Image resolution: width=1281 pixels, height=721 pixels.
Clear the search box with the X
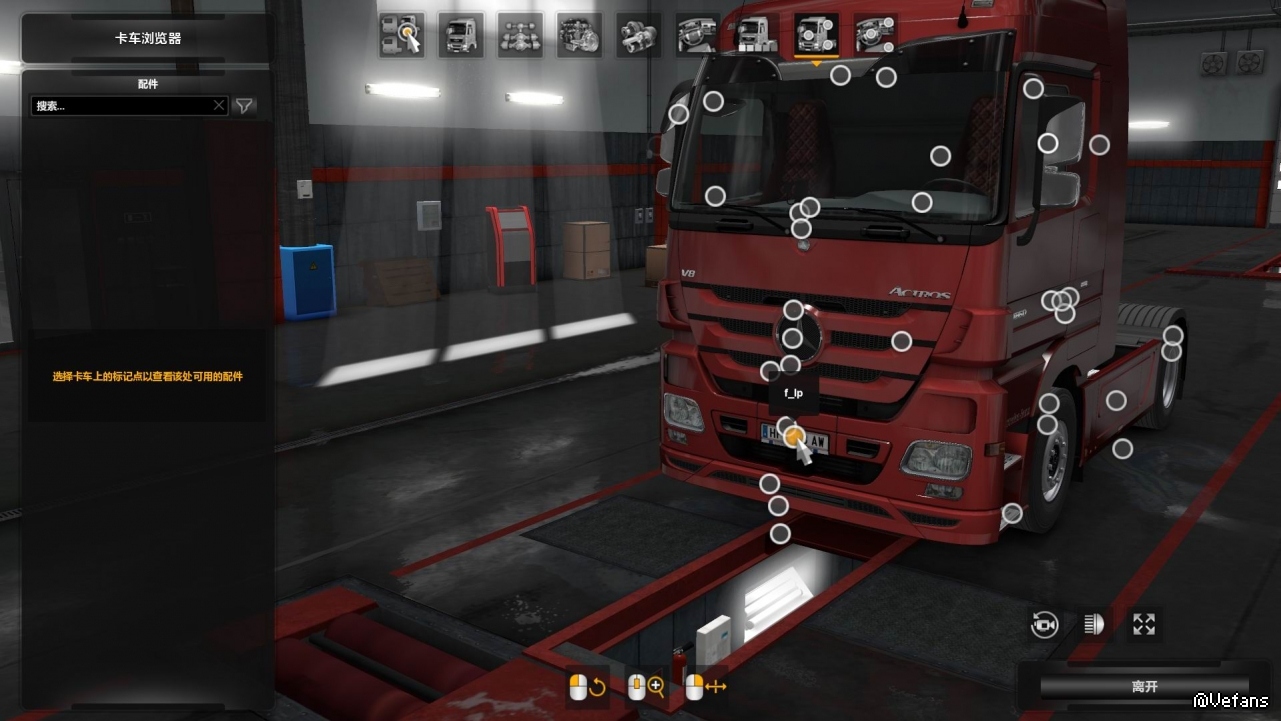point(219,105)
